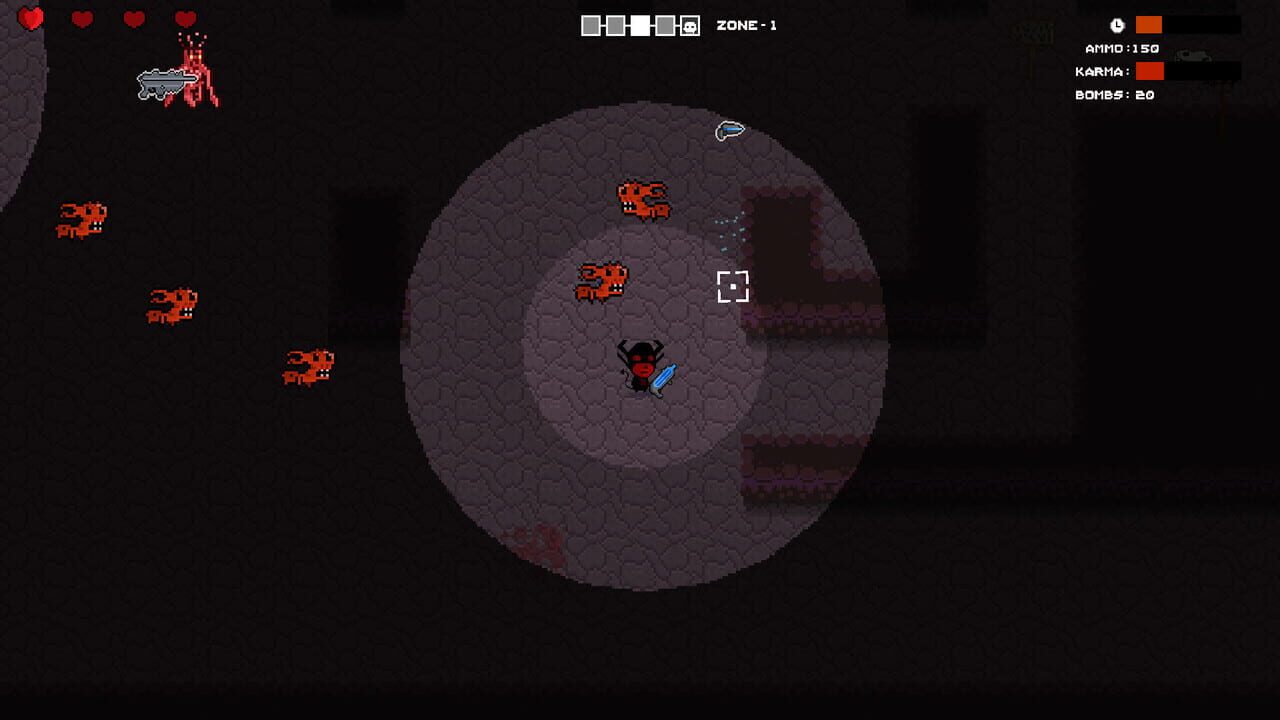Click the orange timer progress bar

coord(1149,24)
